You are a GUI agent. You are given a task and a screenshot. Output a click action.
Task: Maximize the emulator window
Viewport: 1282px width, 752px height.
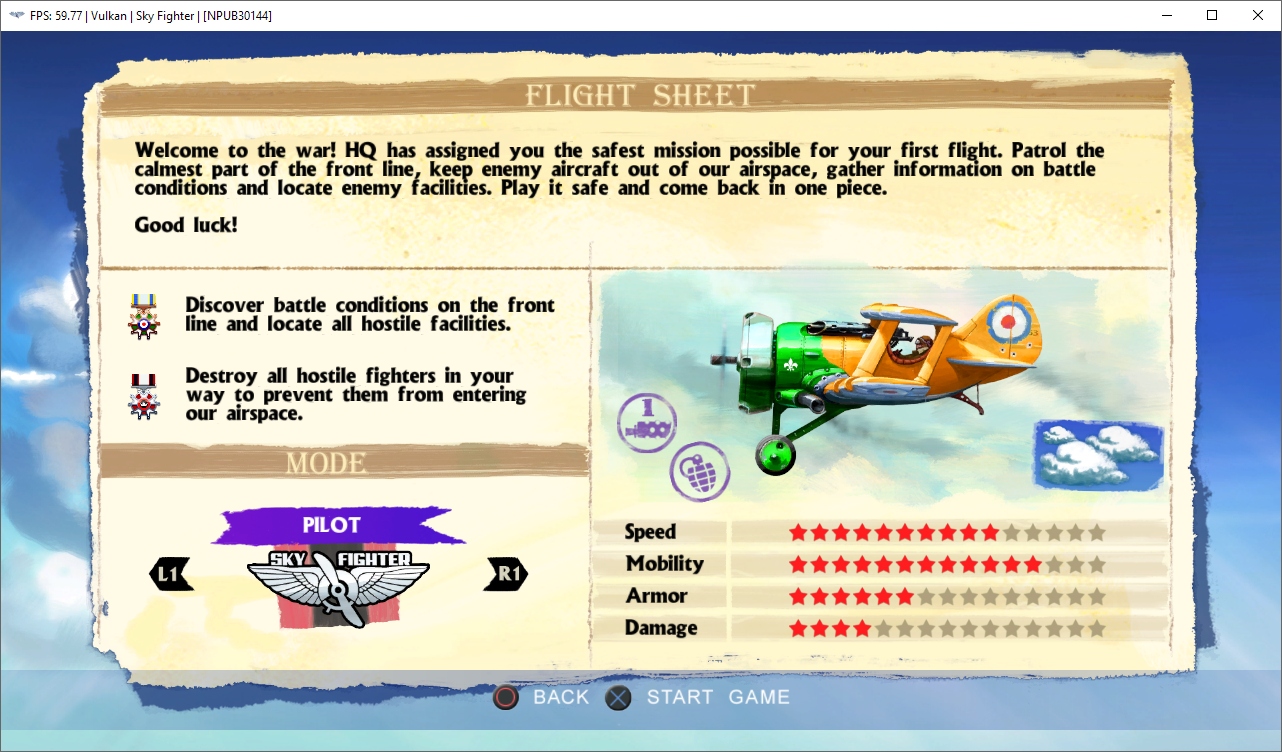coord(1212,15)
